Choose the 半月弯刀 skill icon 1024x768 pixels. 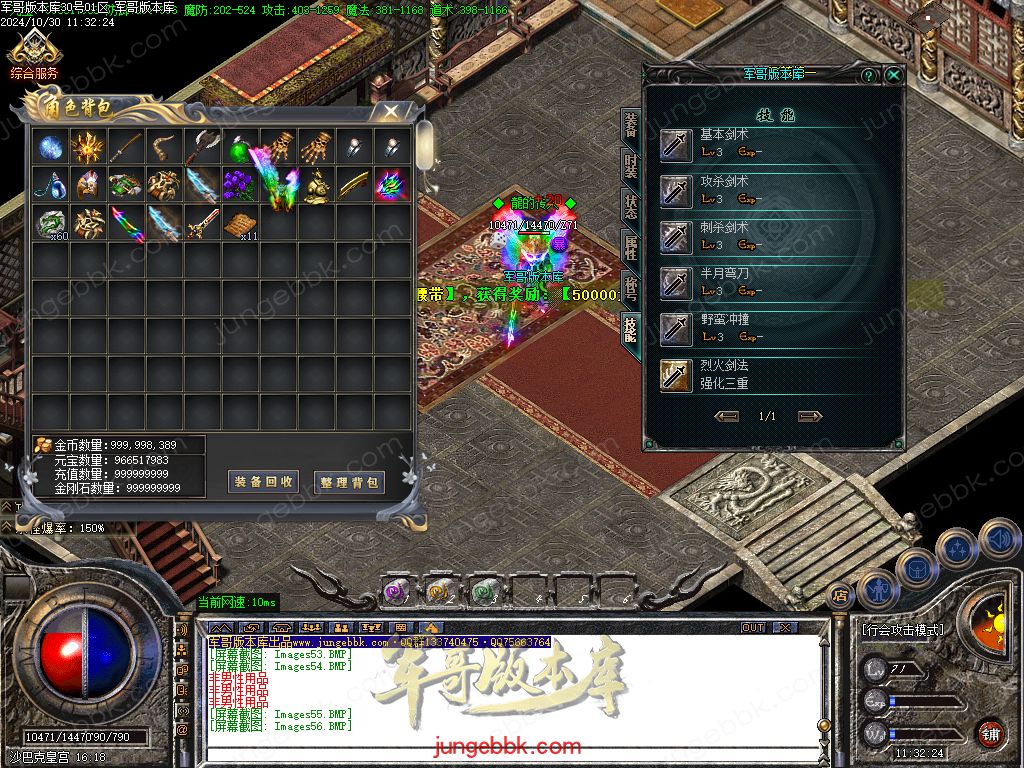pos(676,283)
